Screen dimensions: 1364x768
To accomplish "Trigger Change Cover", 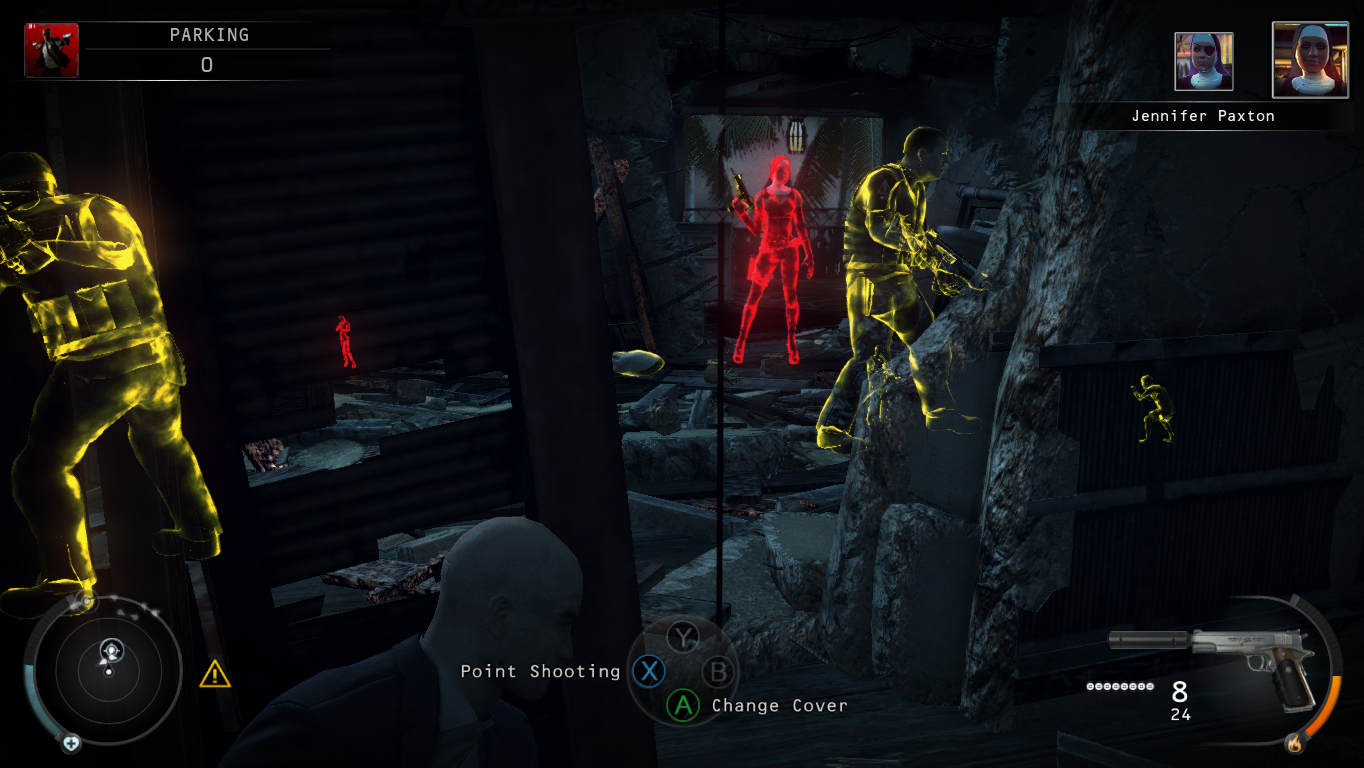I will coord(779,706).
